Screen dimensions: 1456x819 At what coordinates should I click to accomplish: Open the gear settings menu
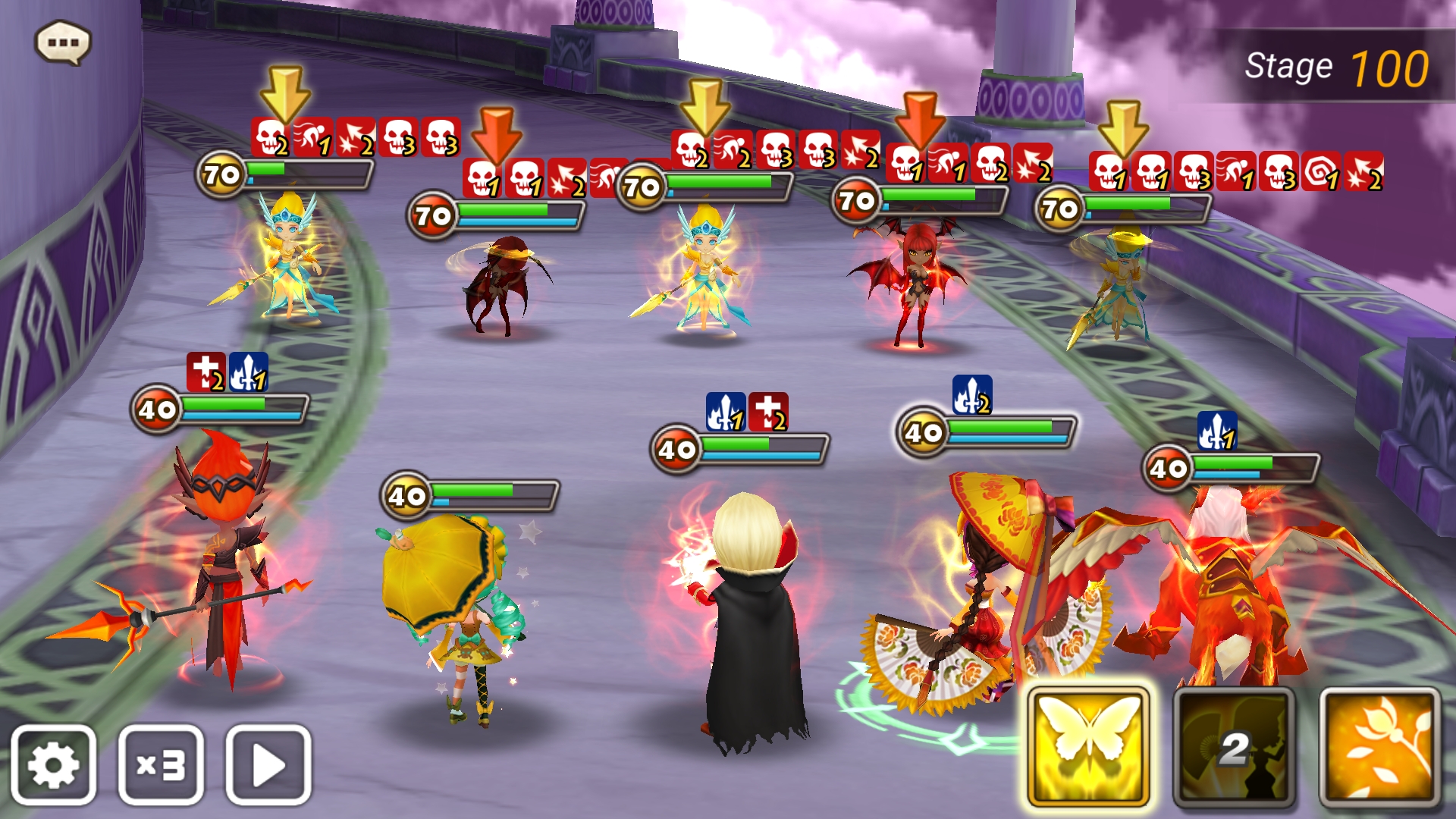click(53, 764)
